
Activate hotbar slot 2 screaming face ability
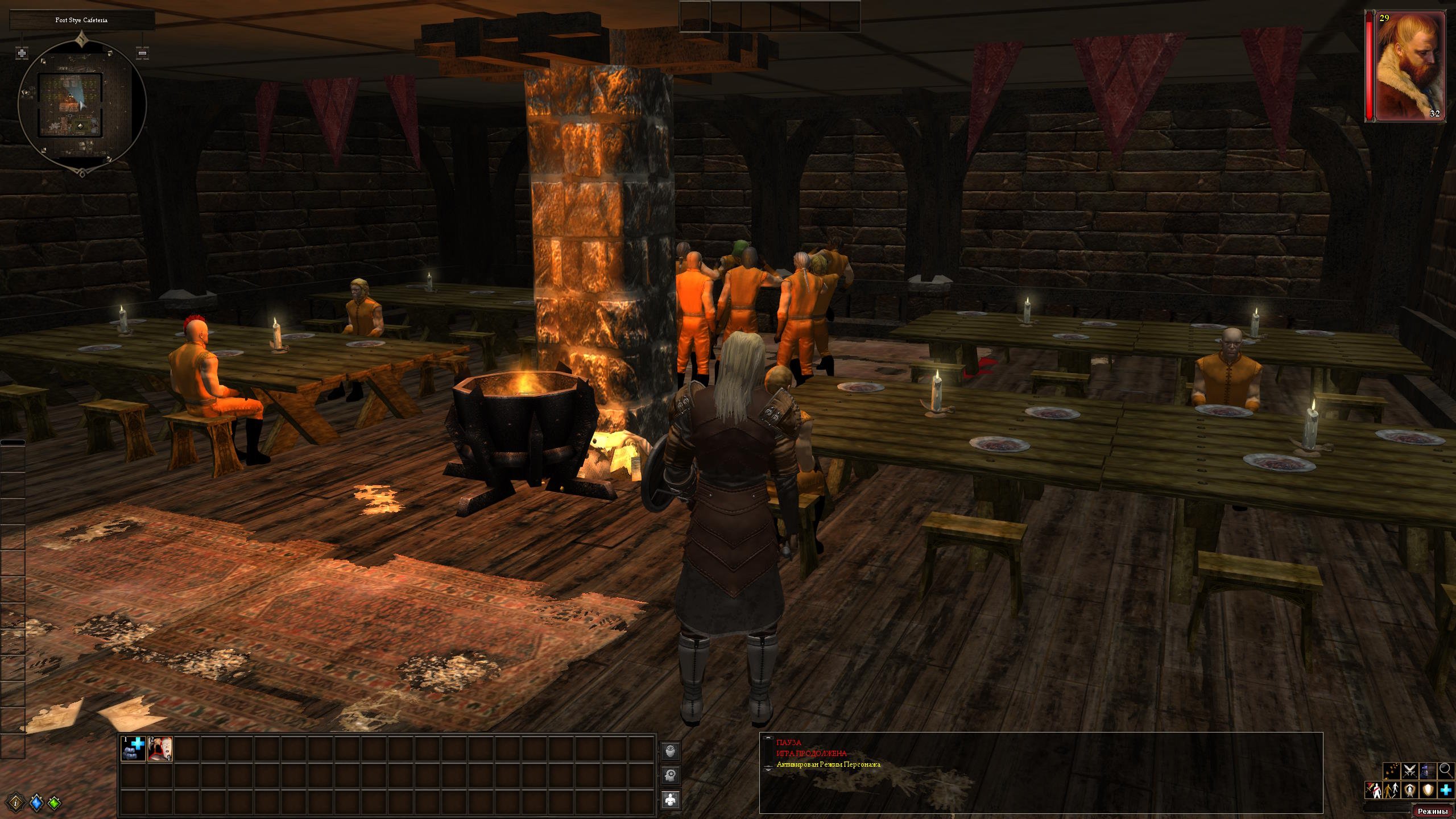point(160,749)
